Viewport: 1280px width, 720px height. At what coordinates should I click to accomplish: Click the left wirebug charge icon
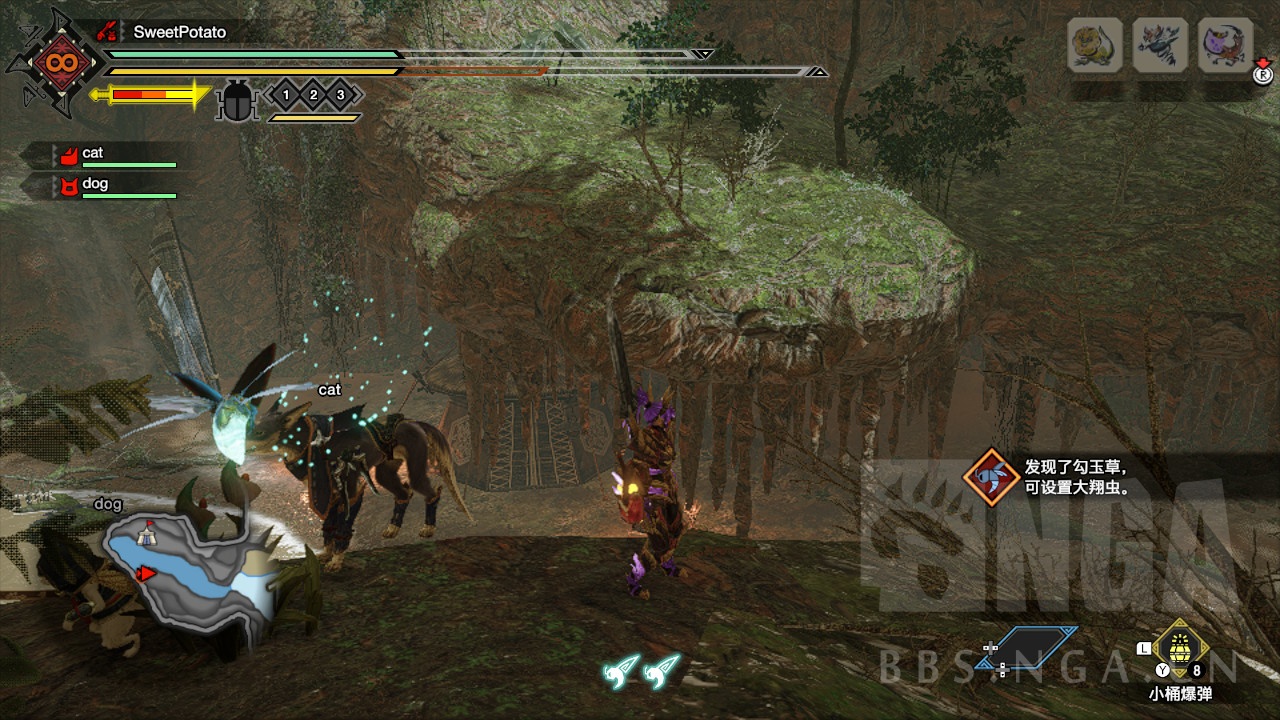click(x=621, y=670)
